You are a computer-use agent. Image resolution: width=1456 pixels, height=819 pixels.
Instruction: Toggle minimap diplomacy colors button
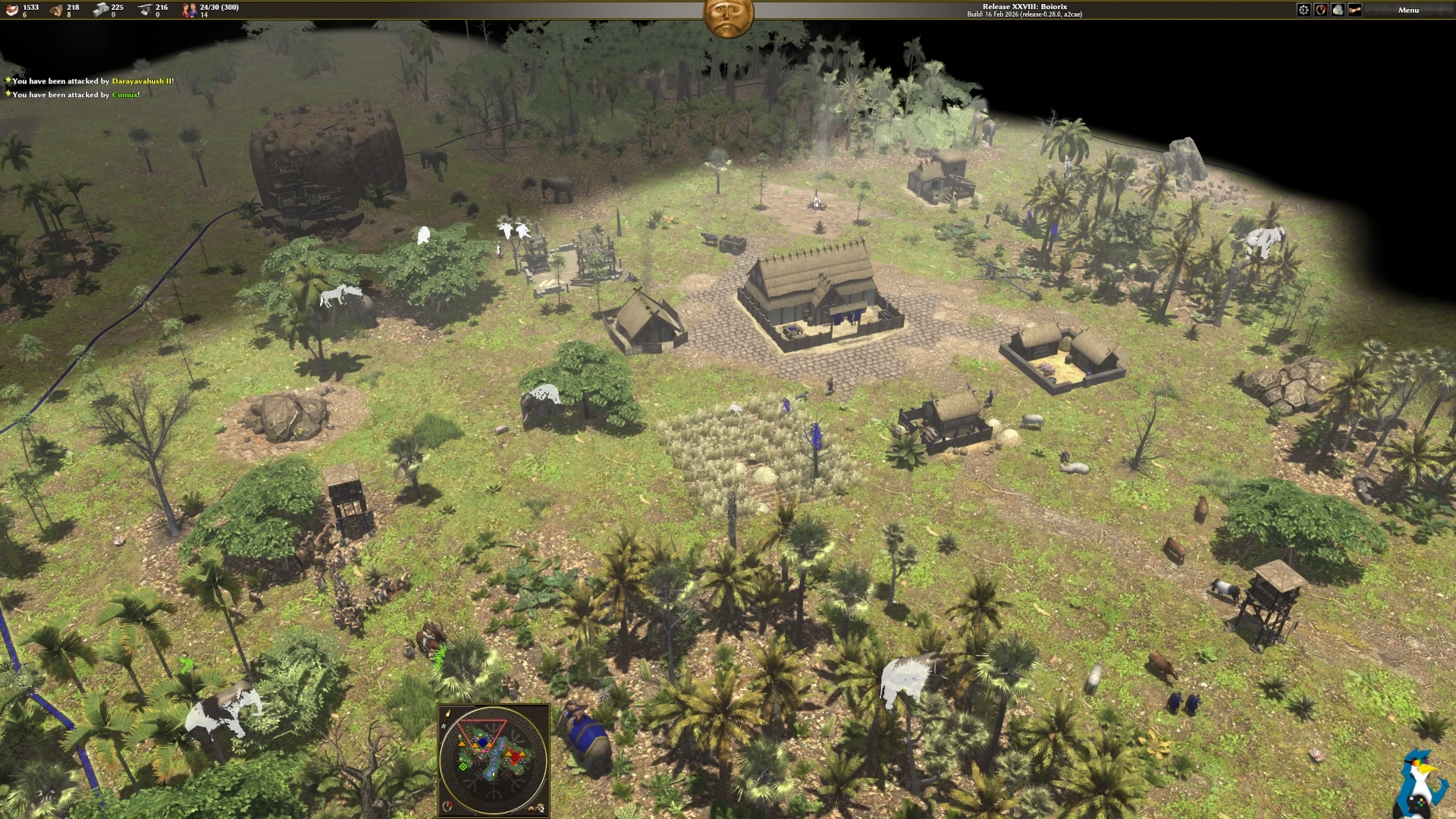pyautogui.click(x=449, y=807)
